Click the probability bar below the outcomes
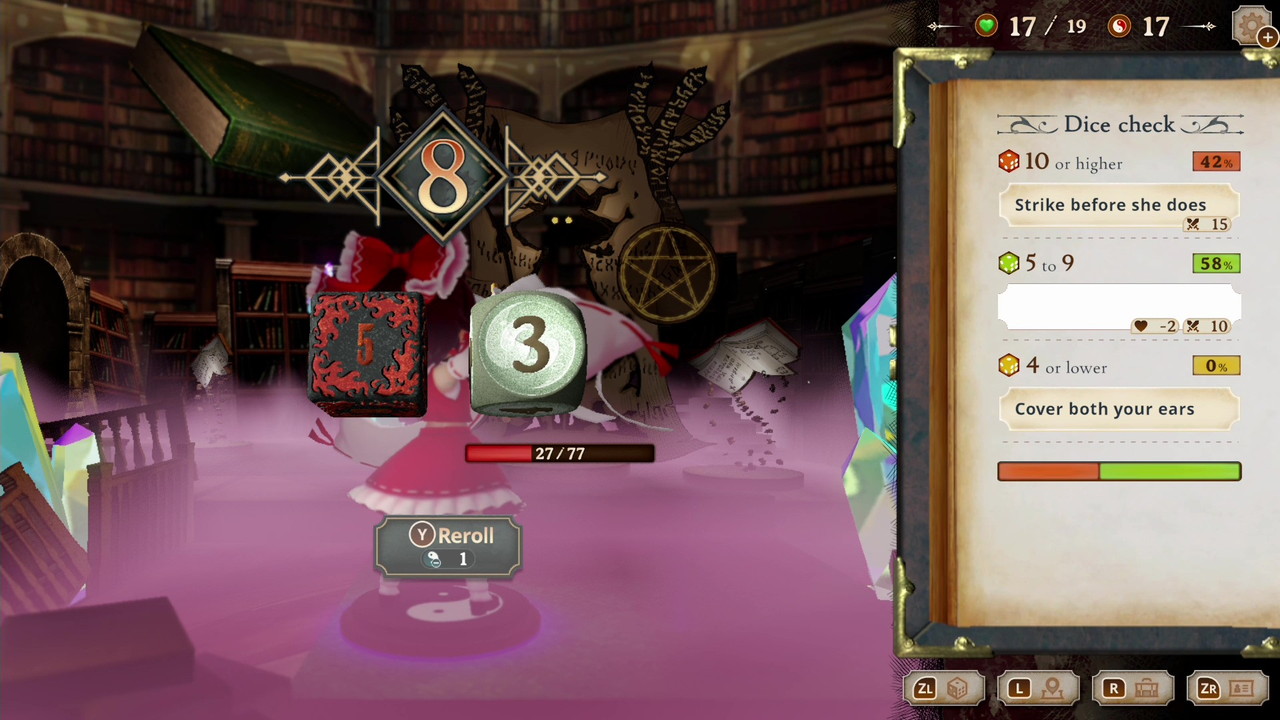The image size is (1280, 720). point(1119,471)
